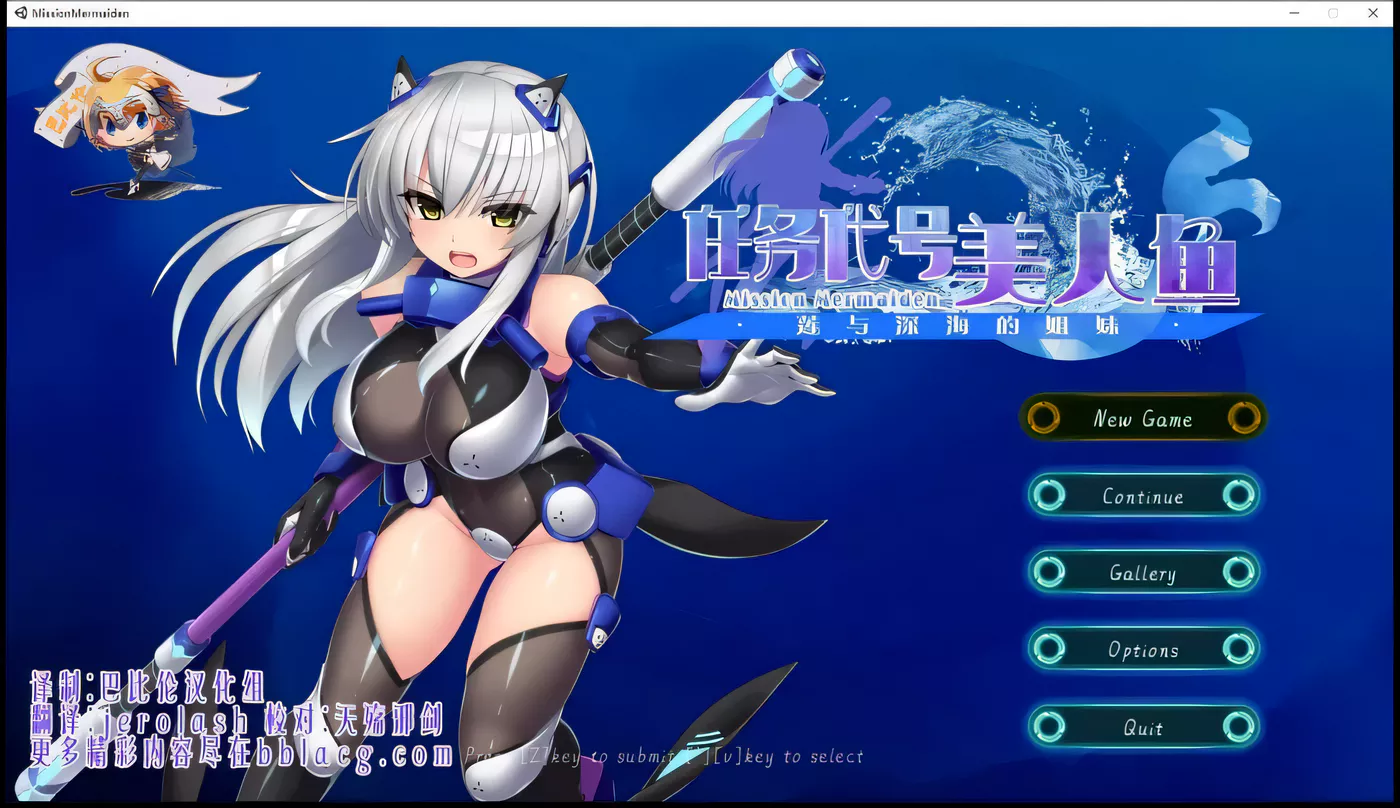Start a New Game

(1143, 419)
